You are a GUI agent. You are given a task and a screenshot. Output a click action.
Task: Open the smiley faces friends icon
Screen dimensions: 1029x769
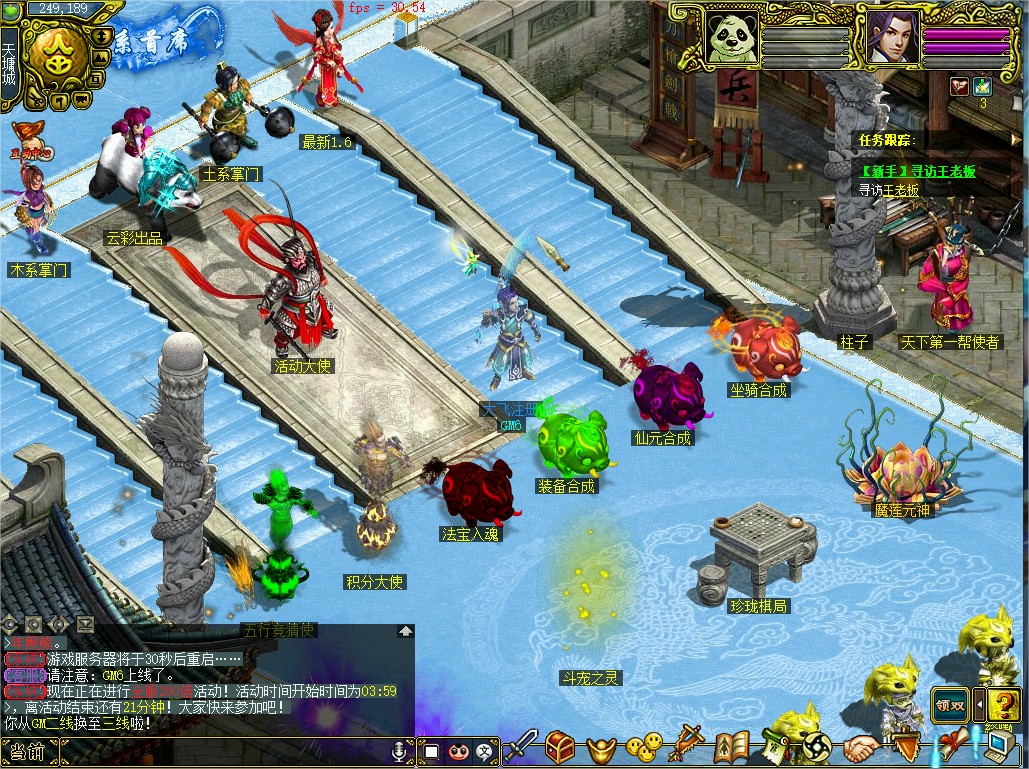(644, 746)
